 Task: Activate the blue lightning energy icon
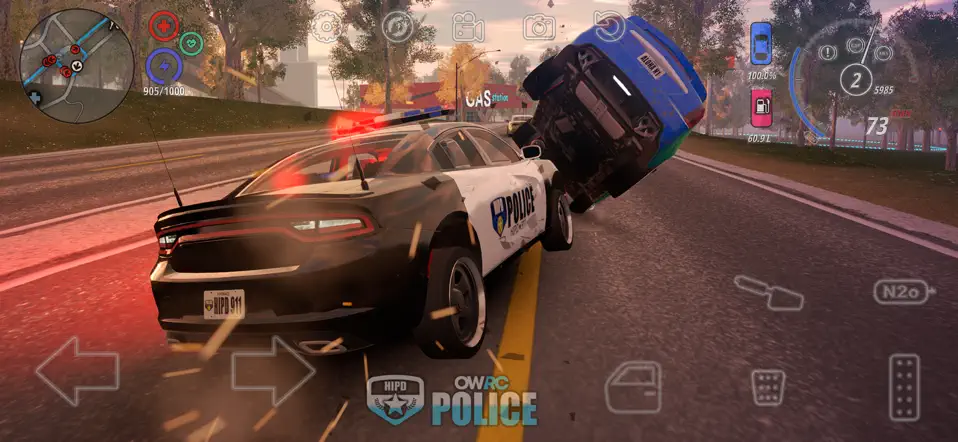163,66
